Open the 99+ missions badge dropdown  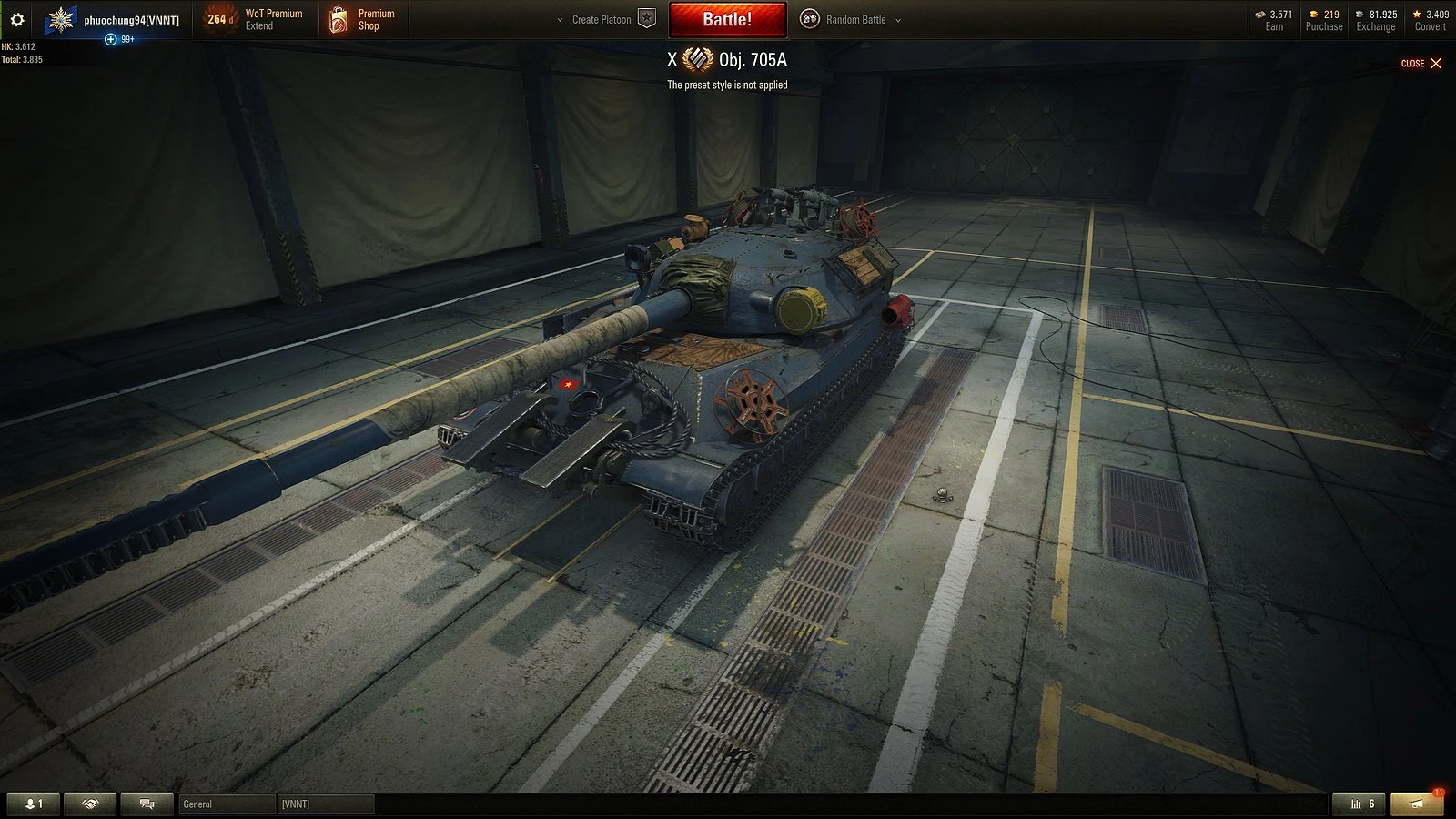tap(118, 38)
